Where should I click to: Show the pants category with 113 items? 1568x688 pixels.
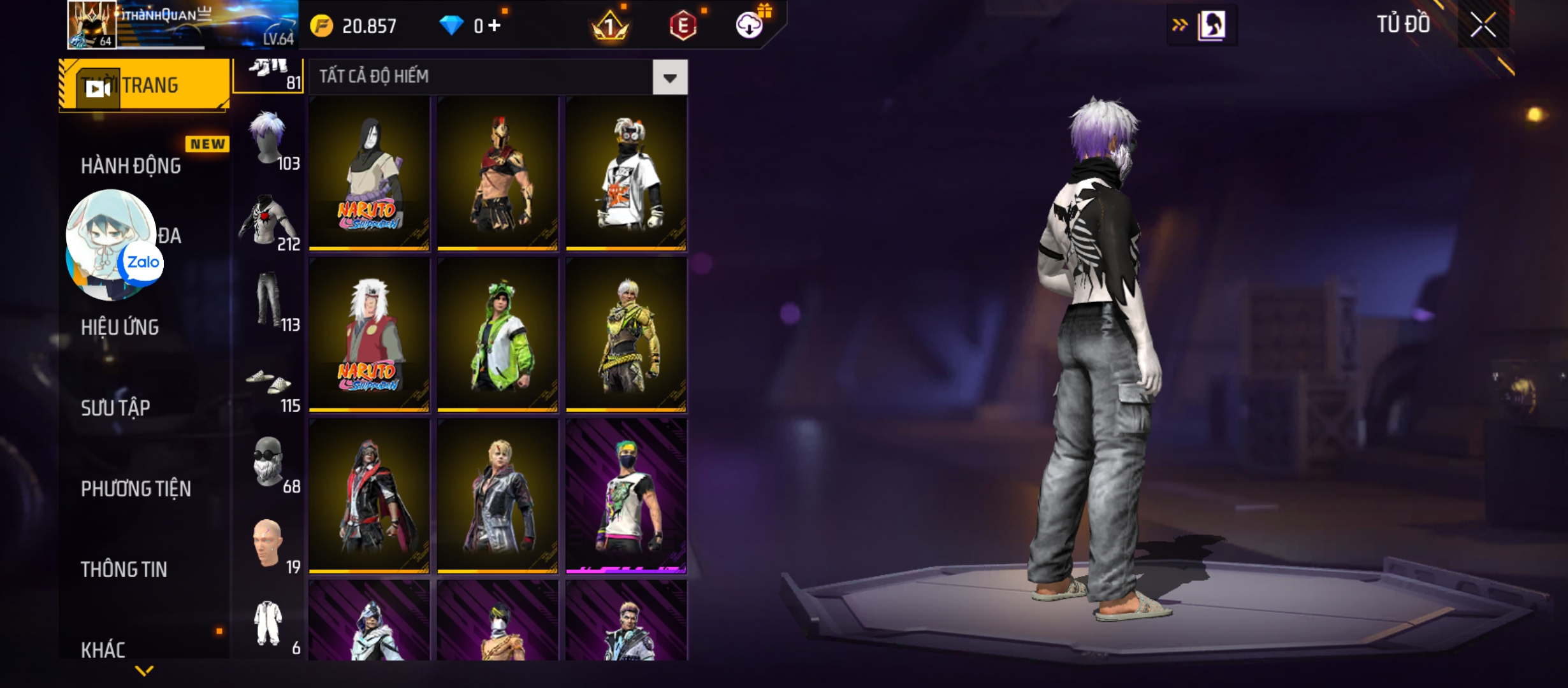click(x=269, y=301)
